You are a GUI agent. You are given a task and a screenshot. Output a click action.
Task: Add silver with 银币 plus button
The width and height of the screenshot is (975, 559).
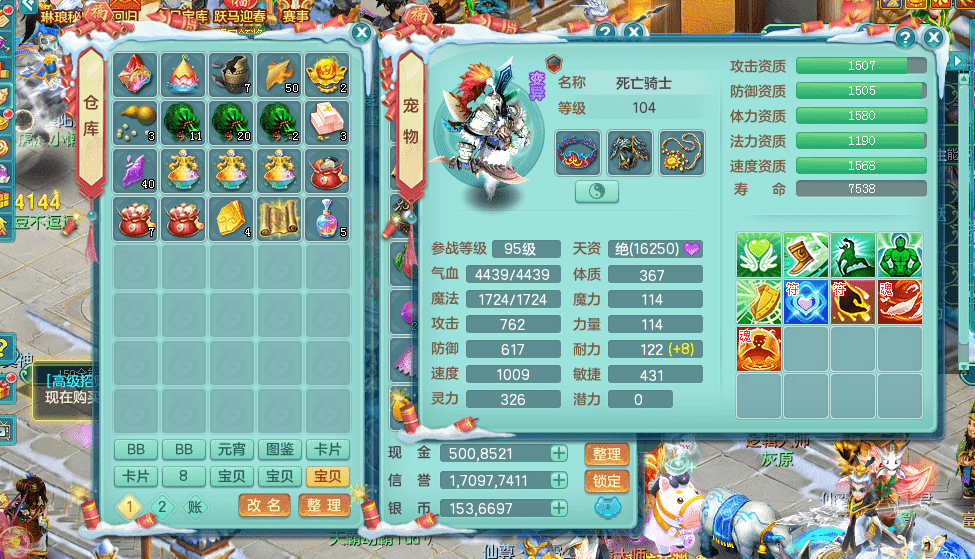tap(559, 509)
